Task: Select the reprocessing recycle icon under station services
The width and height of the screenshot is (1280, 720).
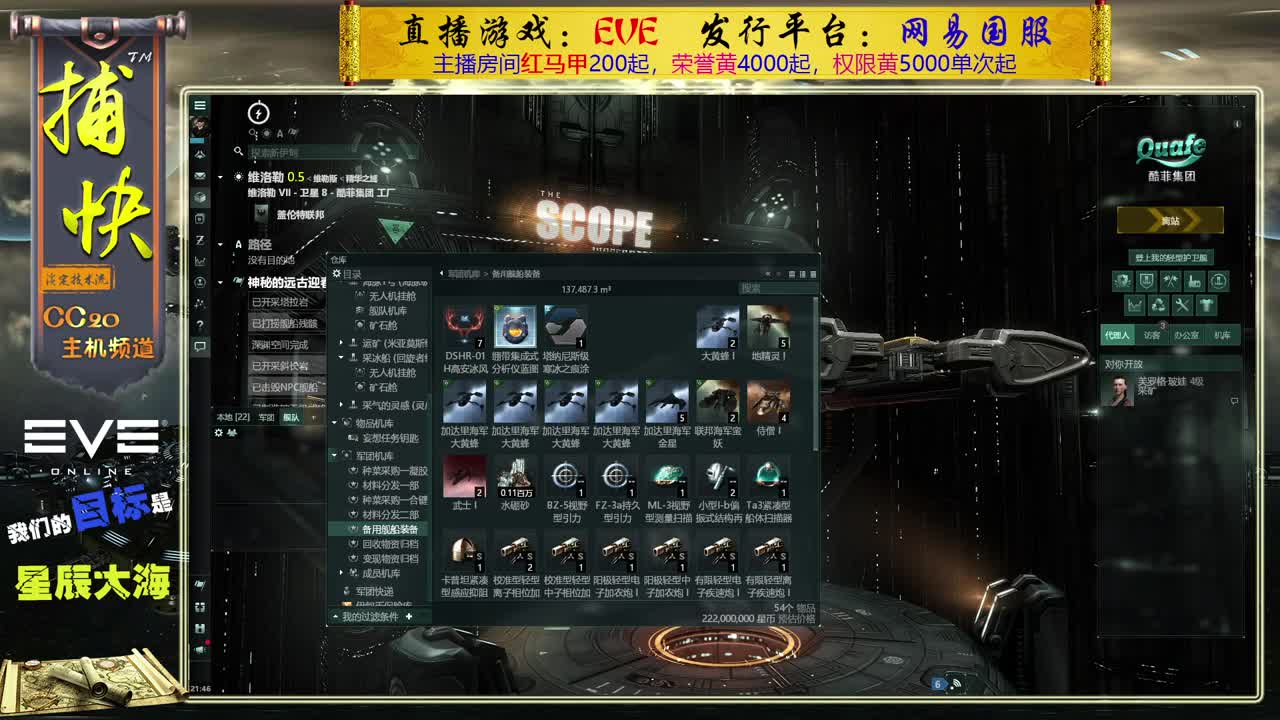Action: pyautogui.click(x=1158, y=304)
